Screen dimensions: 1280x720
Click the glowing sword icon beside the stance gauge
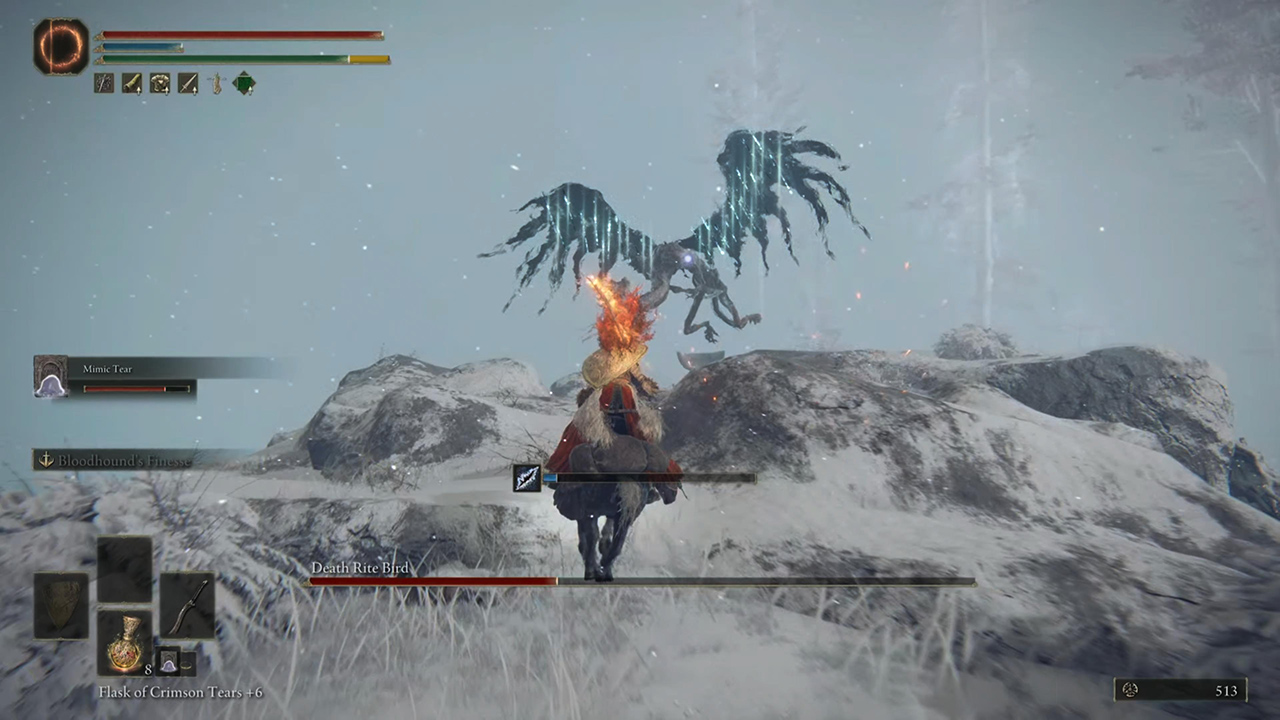point(528,479)
